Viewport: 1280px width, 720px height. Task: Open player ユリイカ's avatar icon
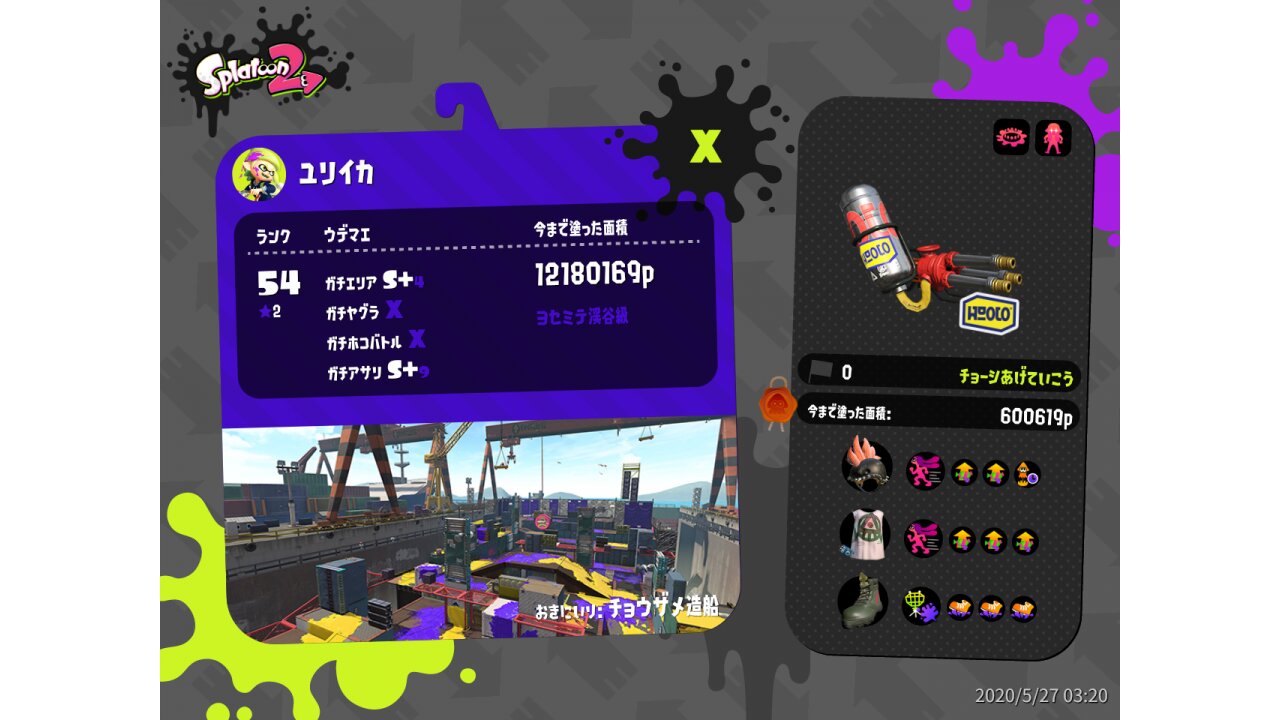tap(259, 174)
